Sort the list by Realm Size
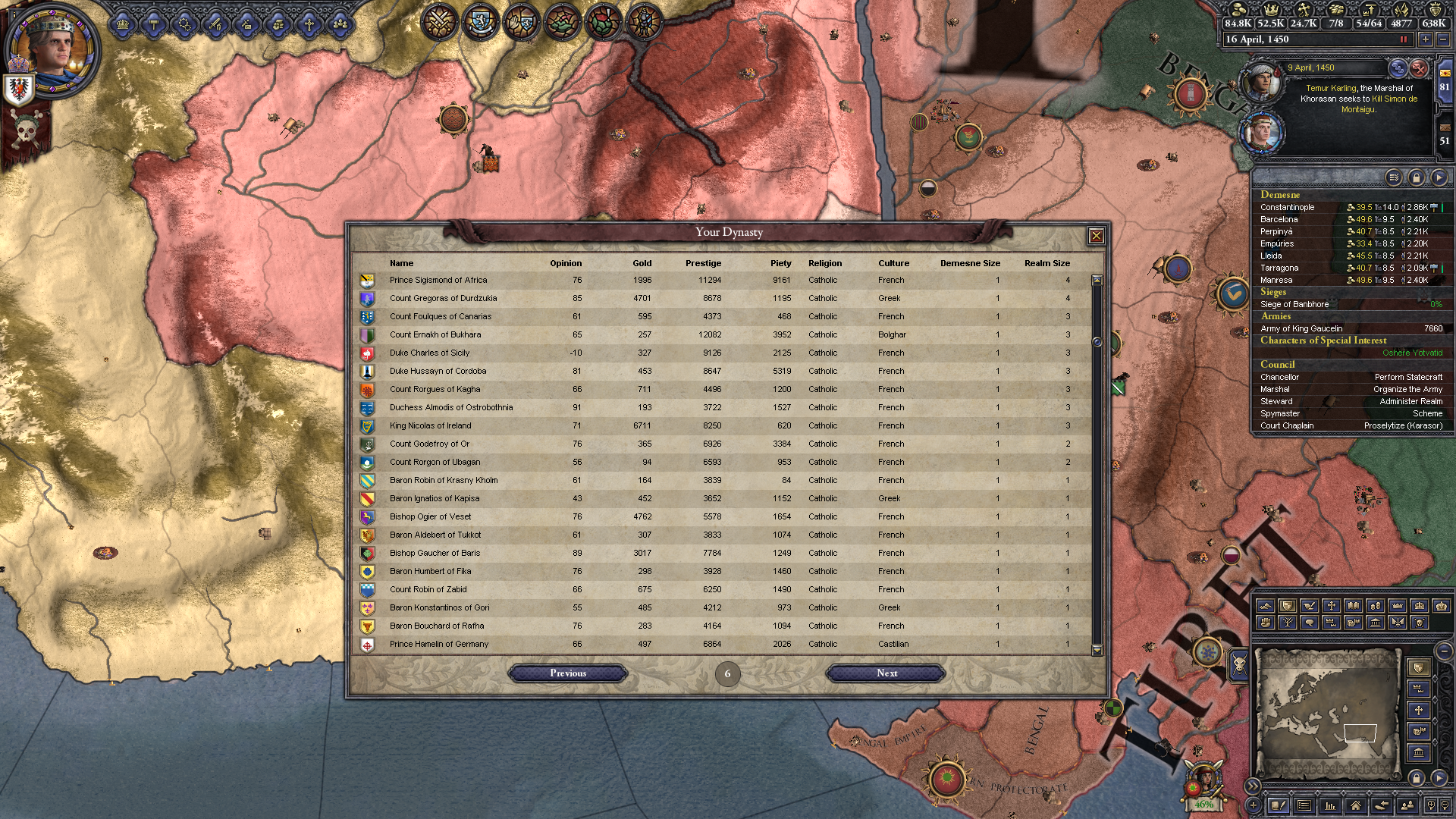 pyautogui.click(x=1046, y=263)
